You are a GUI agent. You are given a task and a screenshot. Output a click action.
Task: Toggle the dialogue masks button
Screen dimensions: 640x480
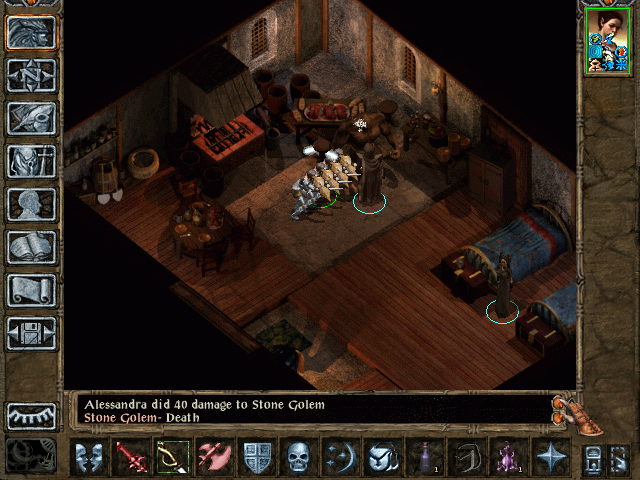87,458
